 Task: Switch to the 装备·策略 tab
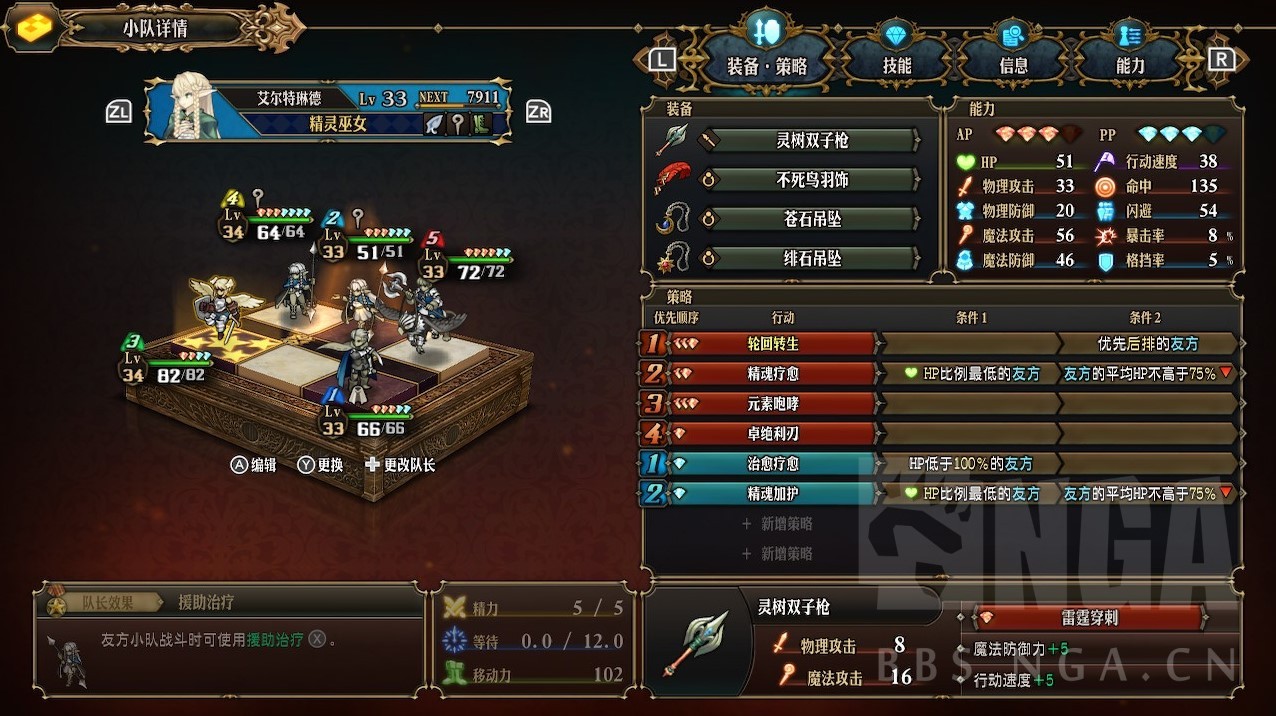pos(766,66)
